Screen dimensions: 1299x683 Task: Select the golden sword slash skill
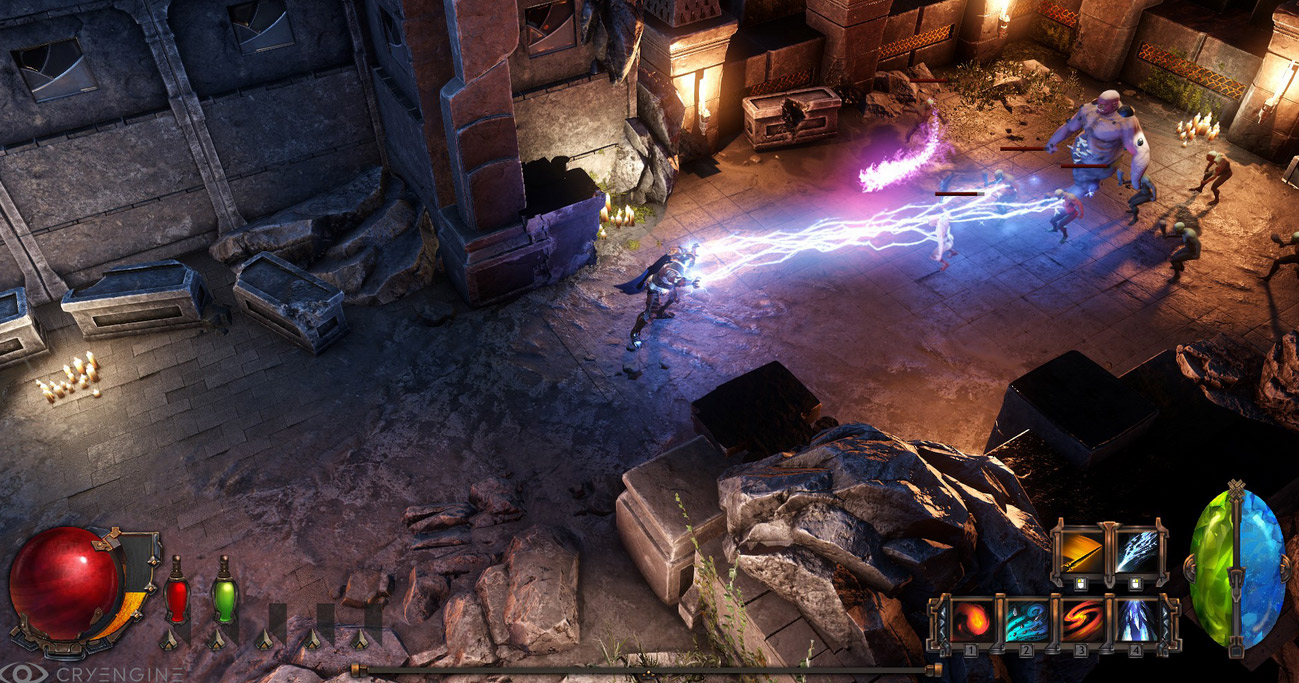coord(1082,552)
